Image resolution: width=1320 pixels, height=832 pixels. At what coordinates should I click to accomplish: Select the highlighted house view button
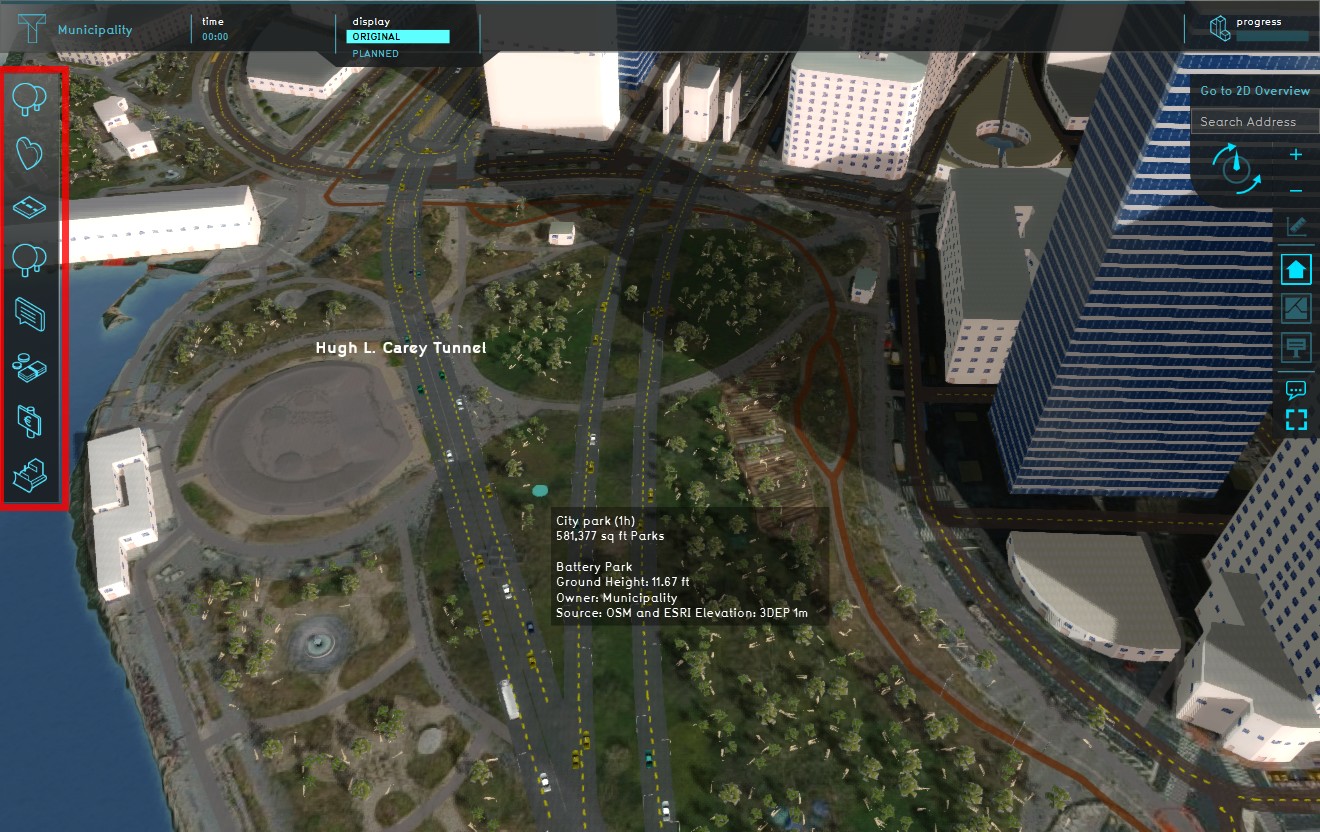(1296, 269)
